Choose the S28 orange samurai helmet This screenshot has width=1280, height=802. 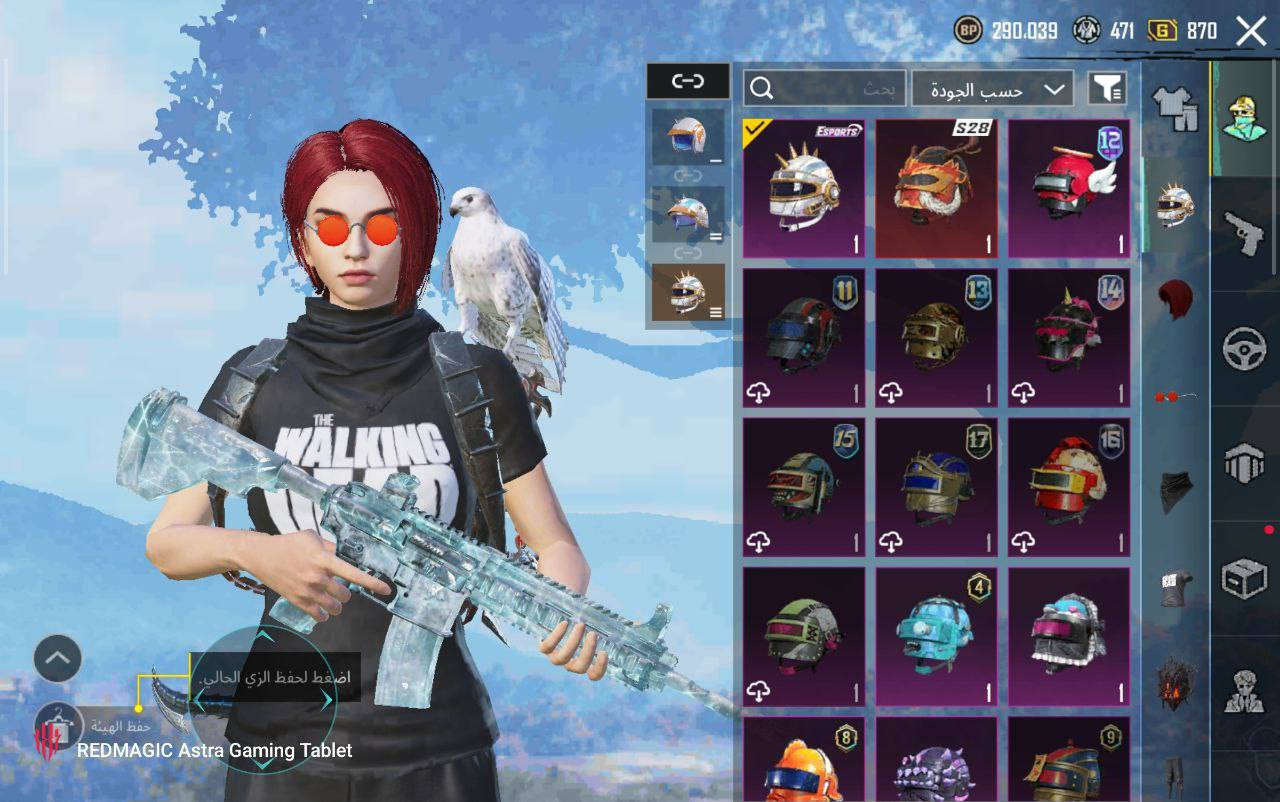(936, 189)
